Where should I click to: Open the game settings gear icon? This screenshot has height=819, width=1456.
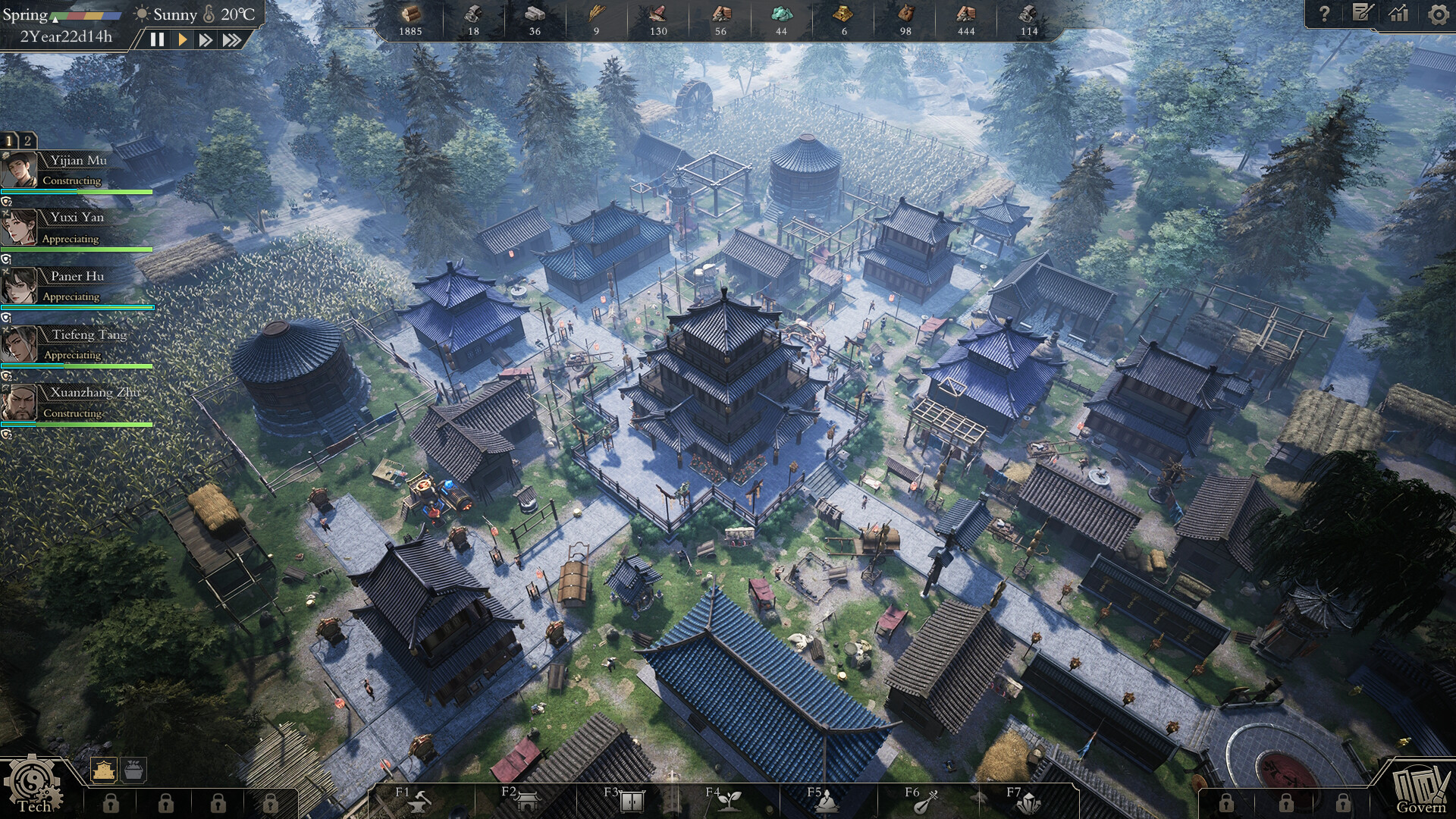[x=1437, y=12]
